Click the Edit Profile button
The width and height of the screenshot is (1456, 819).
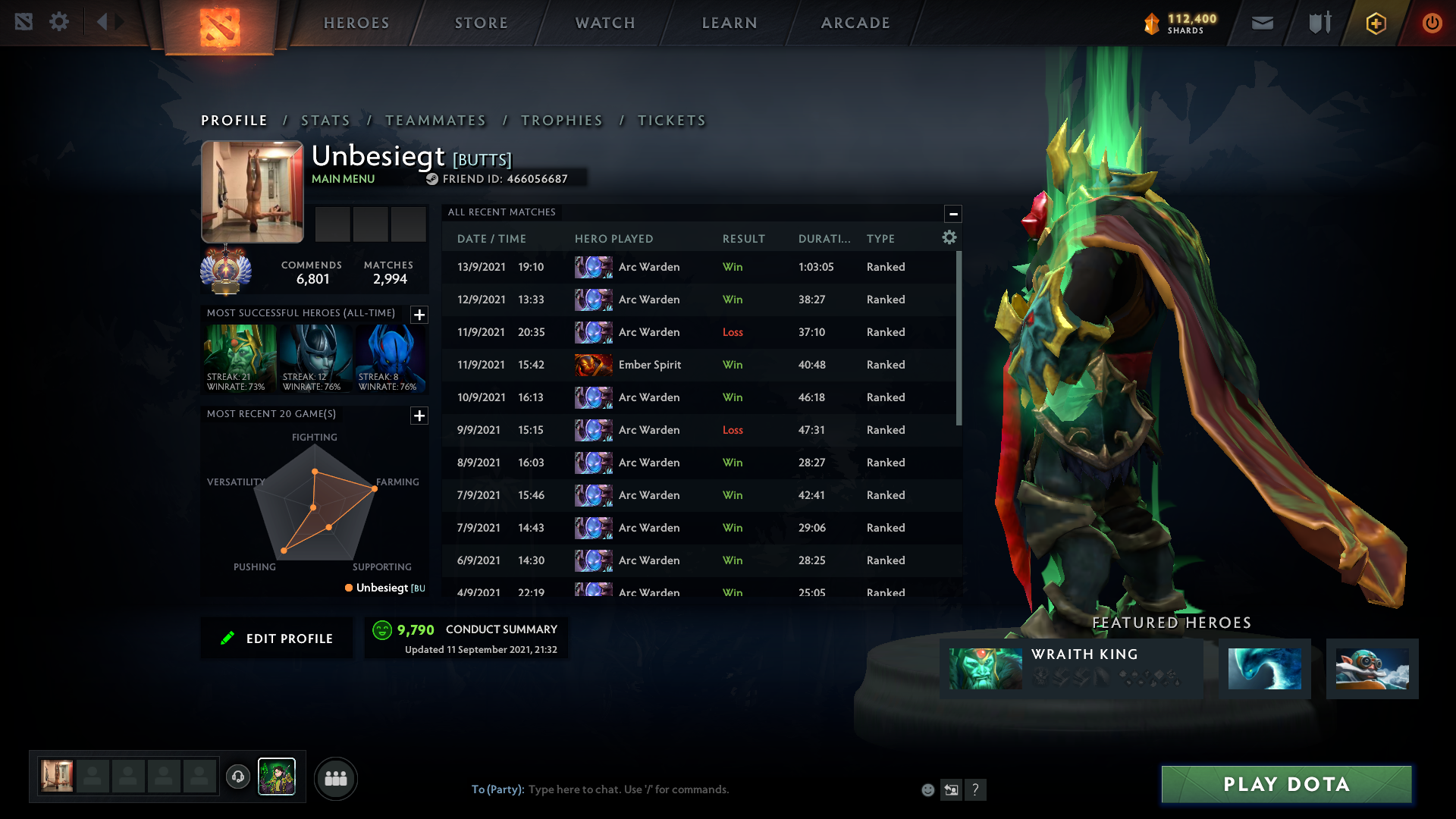(x=277, y=639)
